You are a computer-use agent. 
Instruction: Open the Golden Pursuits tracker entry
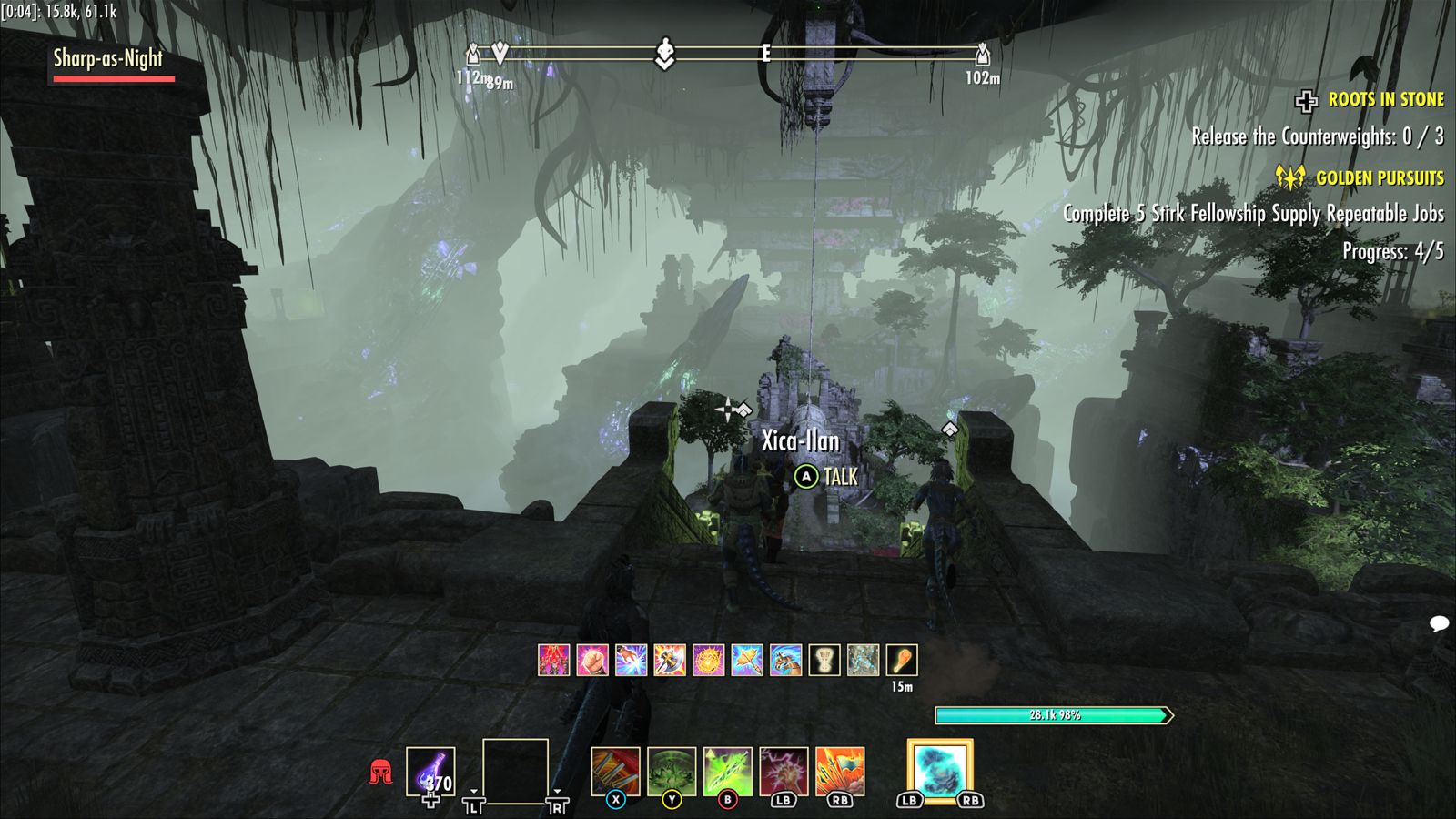(1379, 178)
